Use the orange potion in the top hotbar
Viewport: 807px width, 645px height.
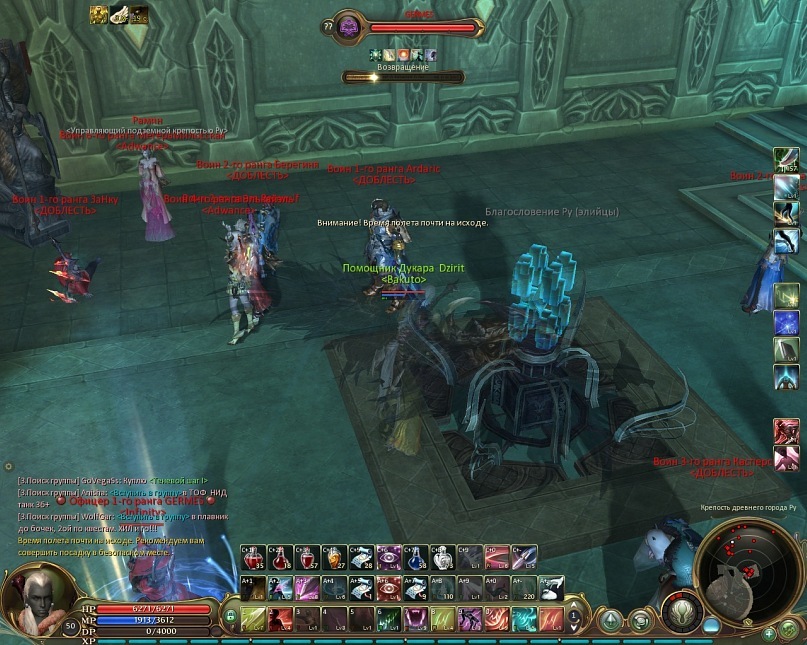click(x=334, y=558)
